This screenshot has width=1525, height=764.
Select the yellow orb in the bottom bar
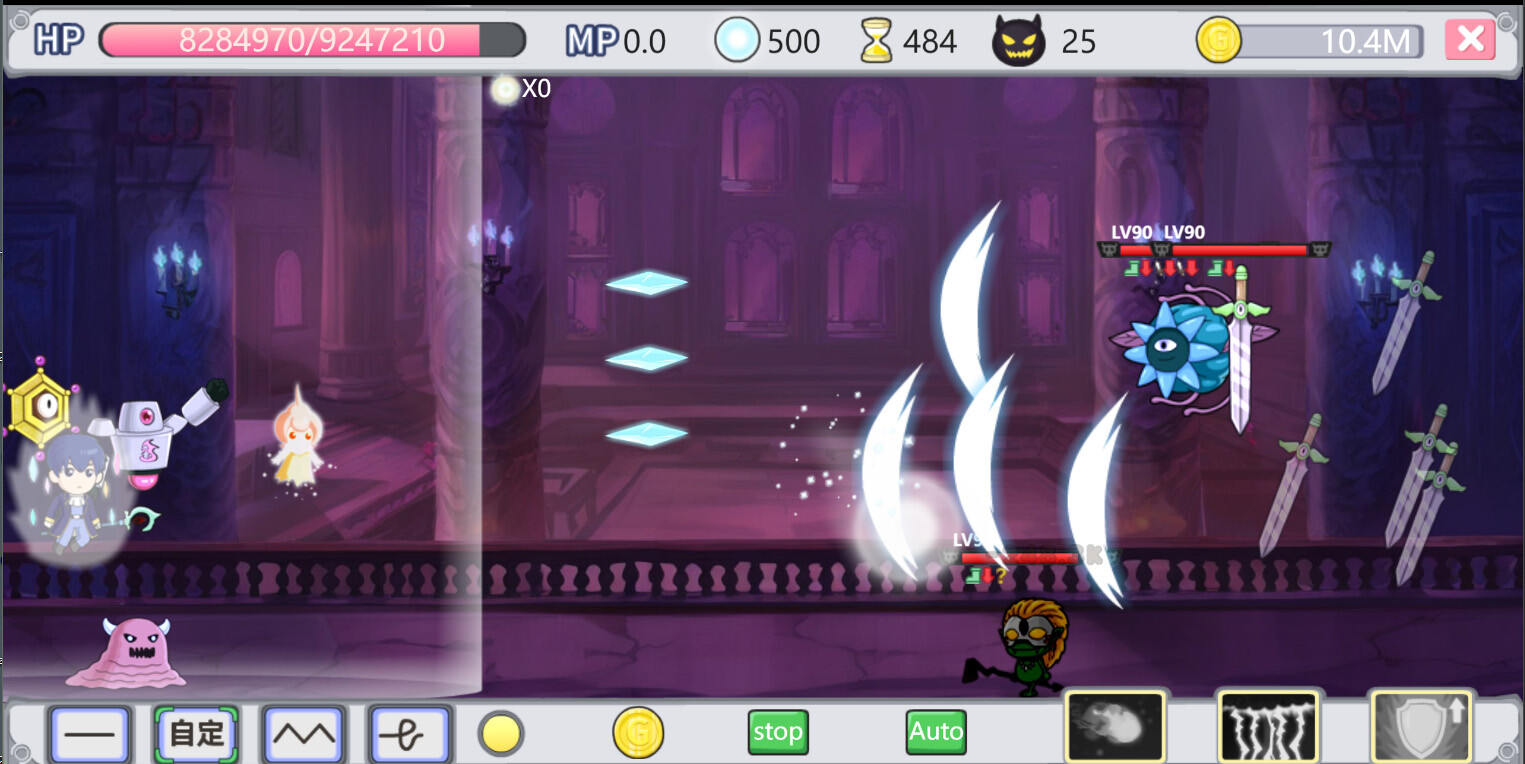point(500,732)
